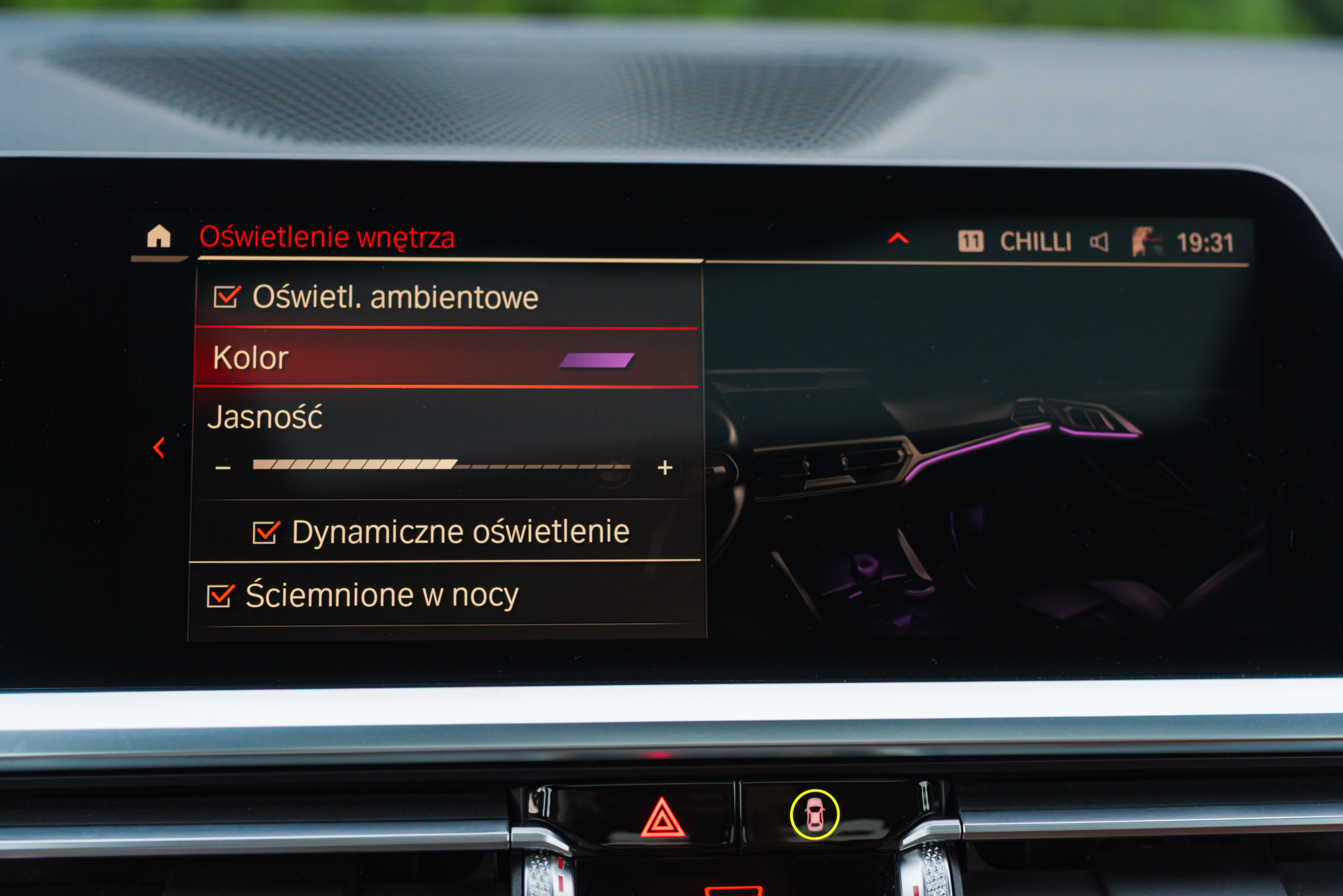Image resolution: width=1343 pixels, height=896 pixels.
Task: Click the speaker volume icon
Action: click(1099, 242)
